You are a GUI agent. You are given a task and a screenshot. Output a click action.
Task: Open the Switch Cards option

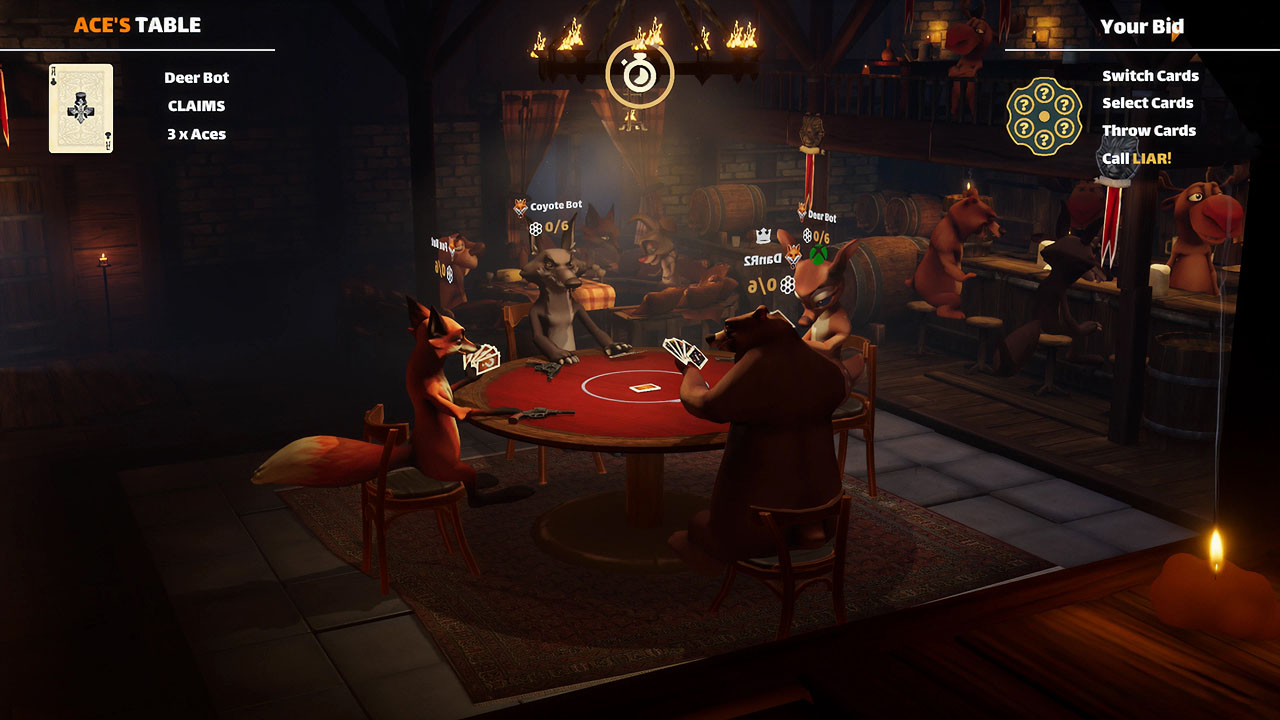tap(1149, 75)
